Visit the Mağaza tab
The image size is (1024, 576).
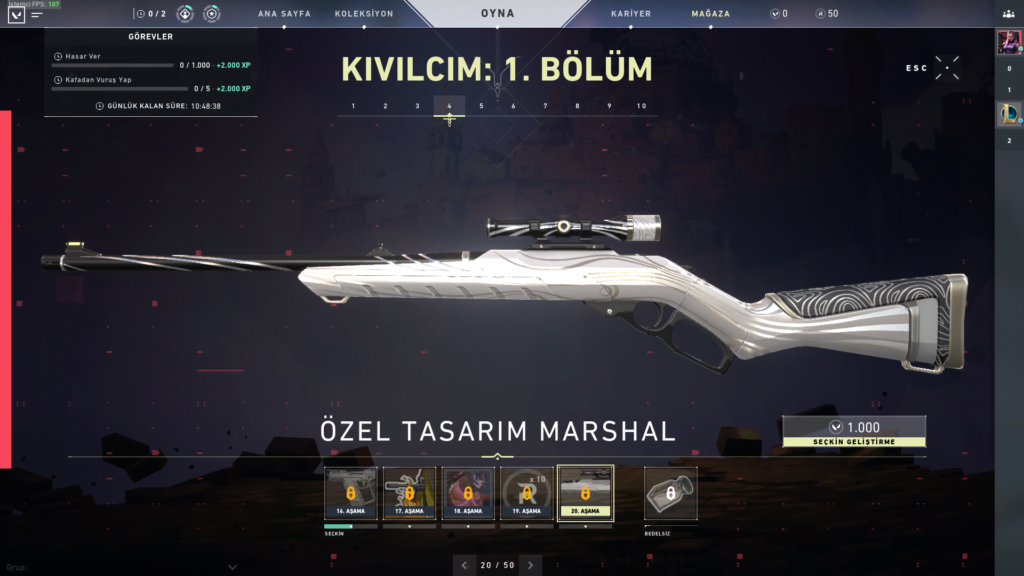pos(710,14)
